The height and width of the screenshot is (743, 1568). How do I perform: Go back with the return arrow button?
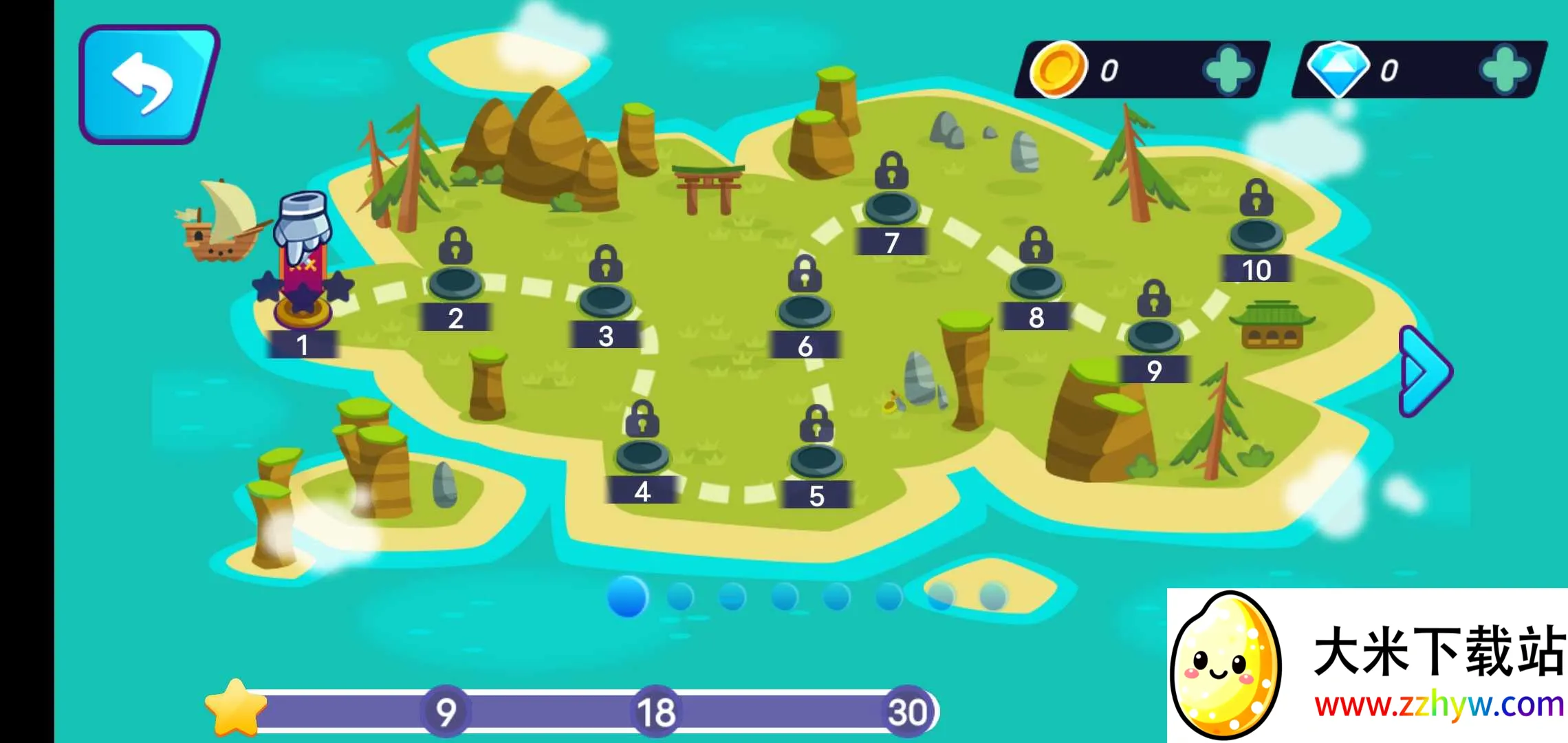[147, 84]
